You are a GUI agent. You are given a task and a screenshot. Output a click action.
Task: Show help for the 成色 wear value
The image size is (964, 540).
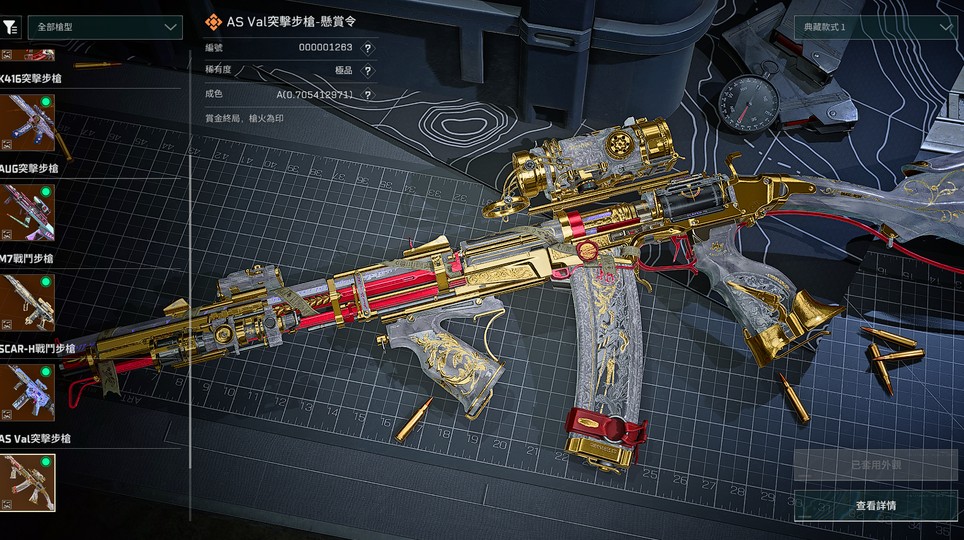pos(368,95)
